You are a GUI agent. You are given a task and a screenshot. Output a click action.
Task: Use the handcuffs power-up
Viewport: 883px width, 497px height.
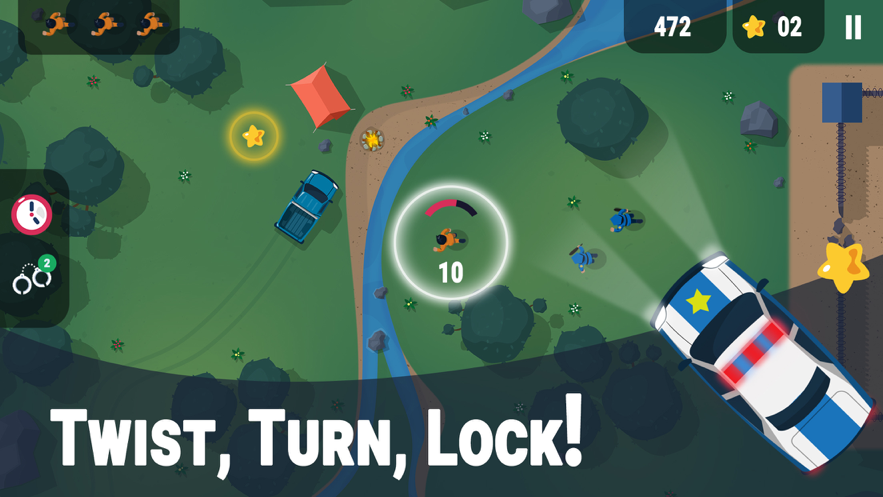click(31, 279)
